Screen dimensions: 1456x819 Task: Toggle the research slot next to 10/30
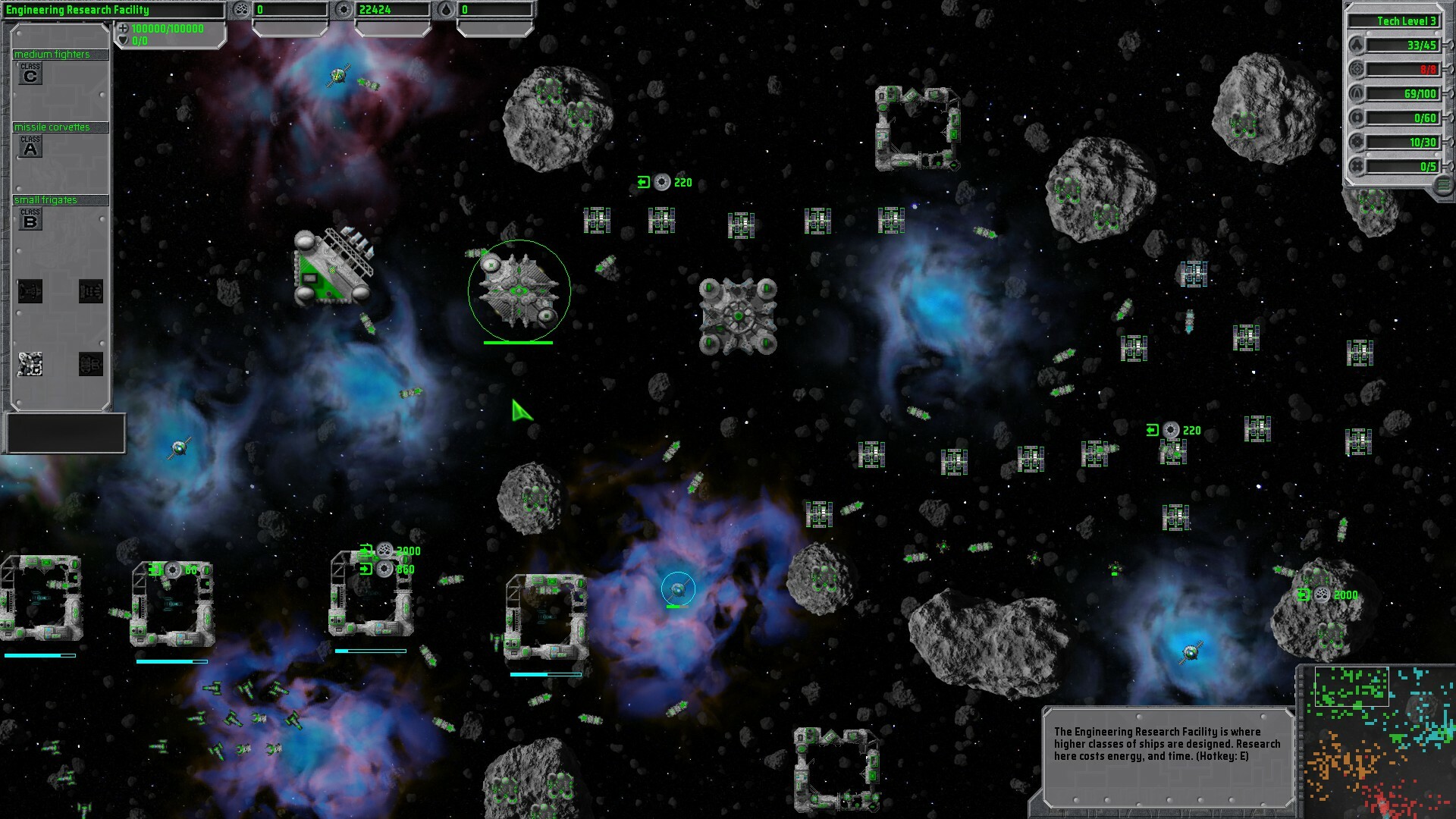coord(1357,141)
